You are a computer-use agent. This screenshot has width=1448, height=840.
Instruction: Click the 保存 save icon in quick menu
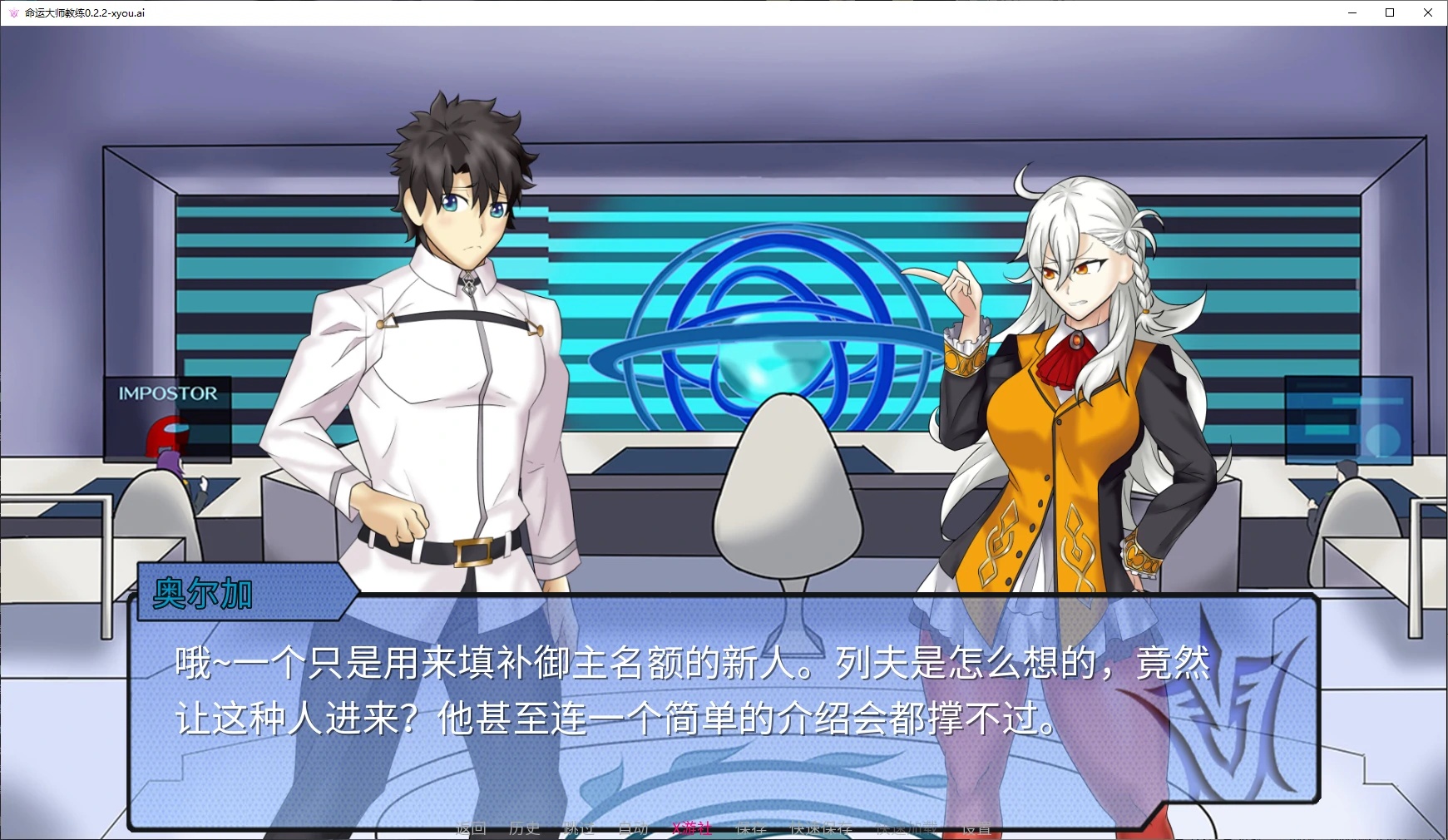(x=749, y=828)
